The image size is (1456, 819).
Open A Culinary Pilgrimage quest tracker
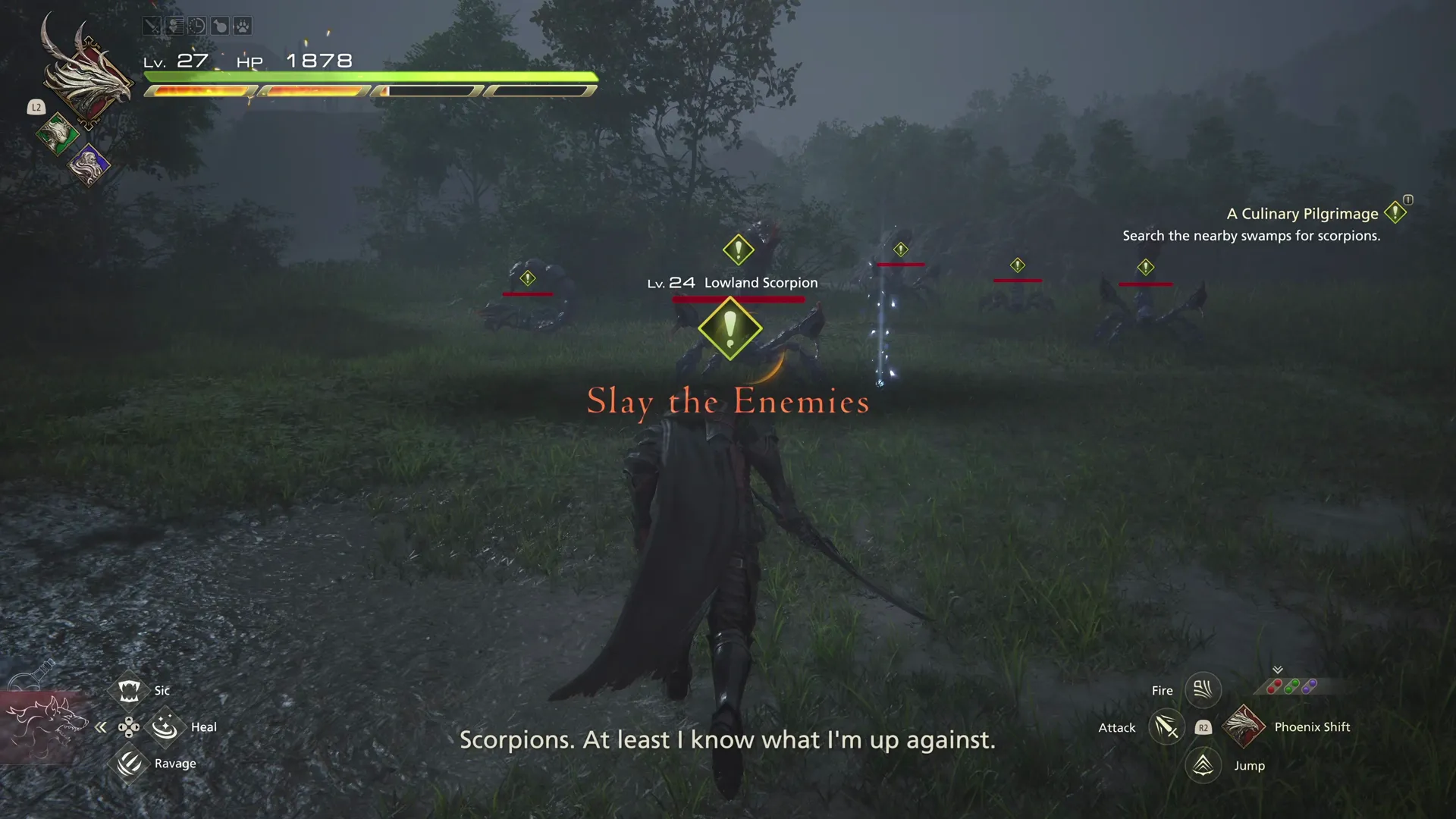(x=1302, y=214)
